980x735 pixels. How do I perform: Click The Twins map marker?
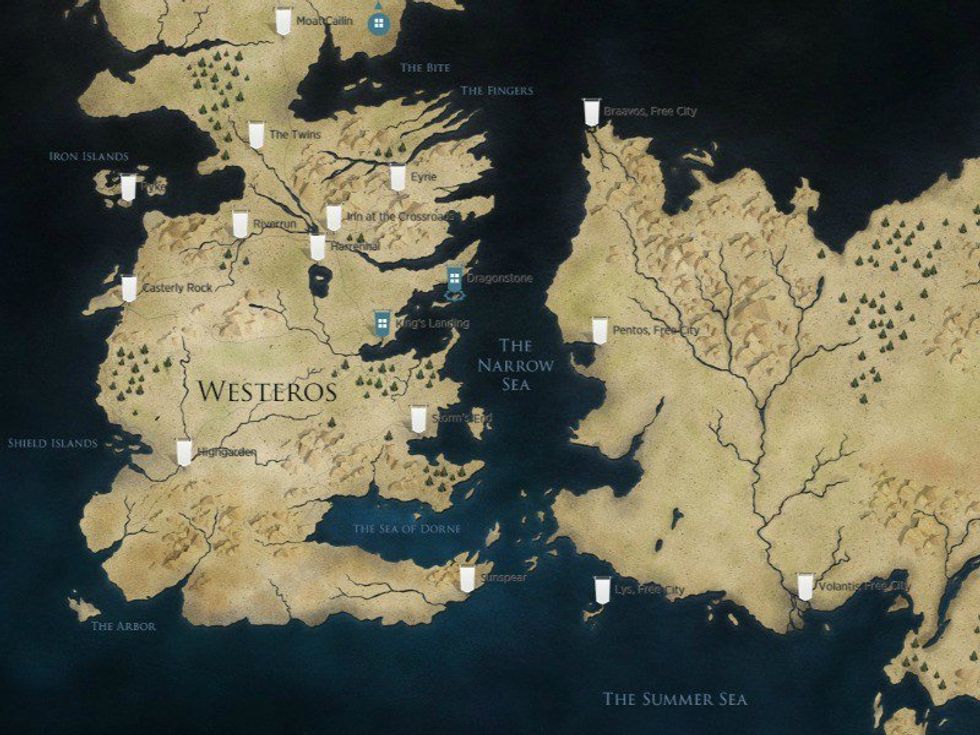(256, 135)
